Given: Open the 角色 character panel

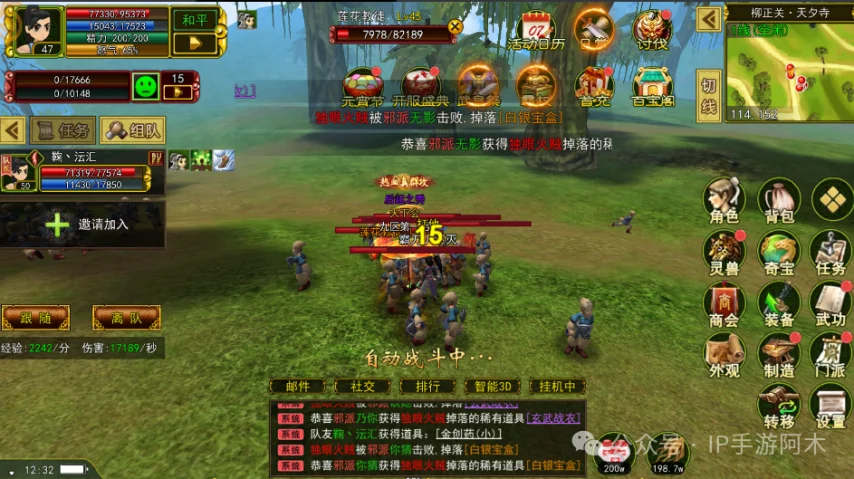Looking at the screenshot, I should (x=723, y=202).
